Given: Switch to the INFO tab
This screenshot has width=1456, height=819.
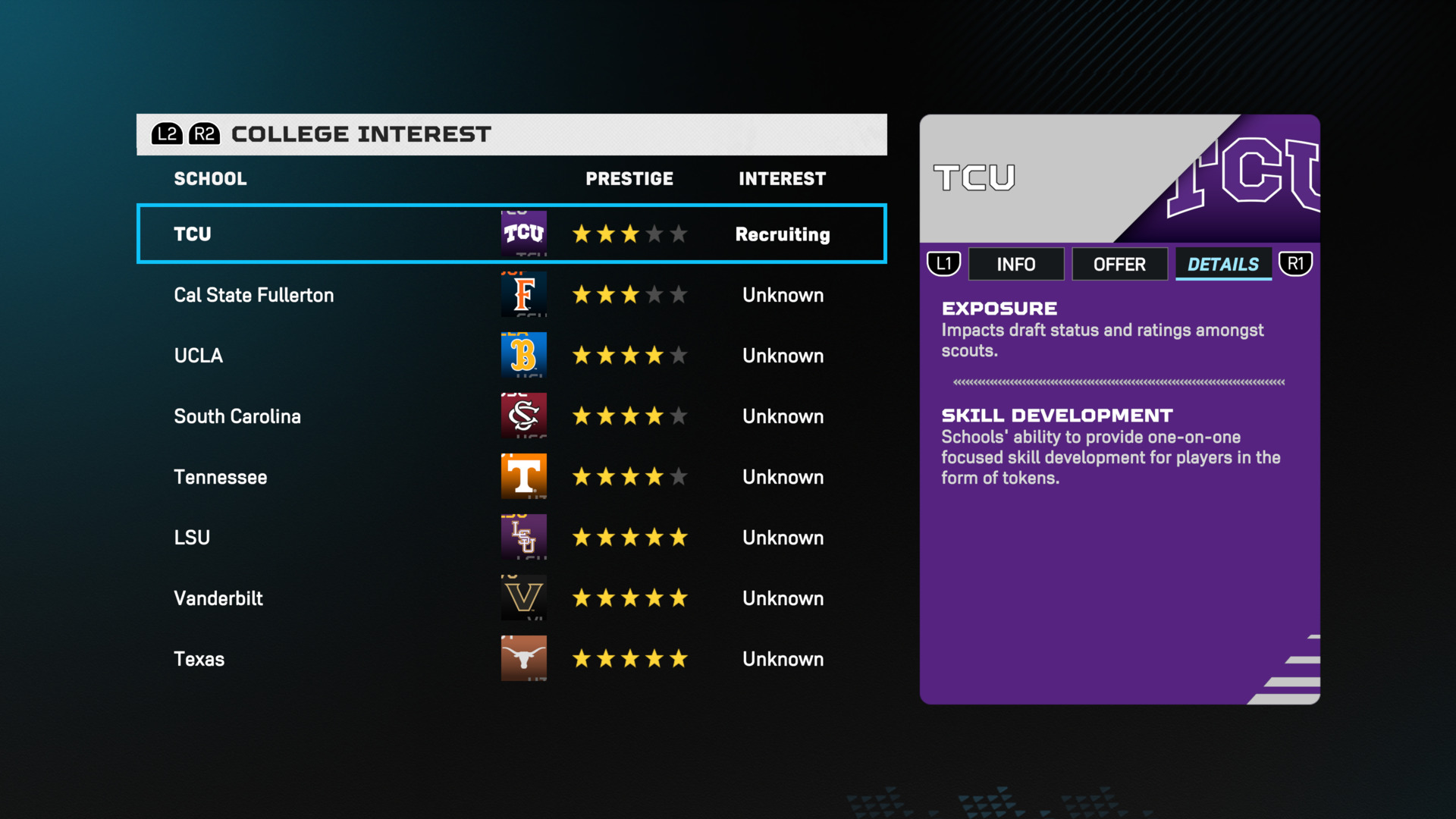Looking at the screenshot, I should 1016,264.
